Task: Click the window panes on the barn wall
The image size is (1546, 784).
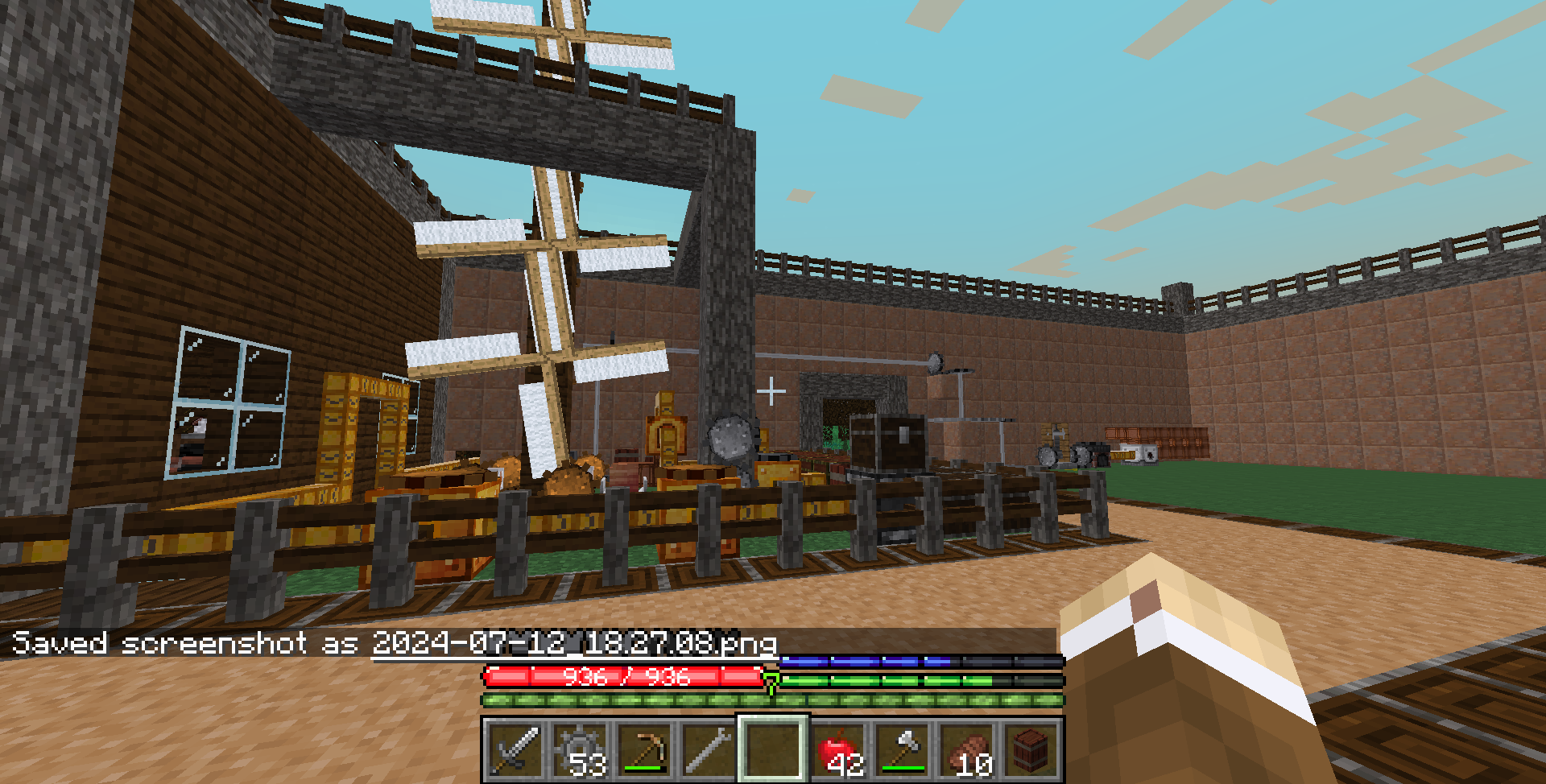Action: (x=229, y=402)
